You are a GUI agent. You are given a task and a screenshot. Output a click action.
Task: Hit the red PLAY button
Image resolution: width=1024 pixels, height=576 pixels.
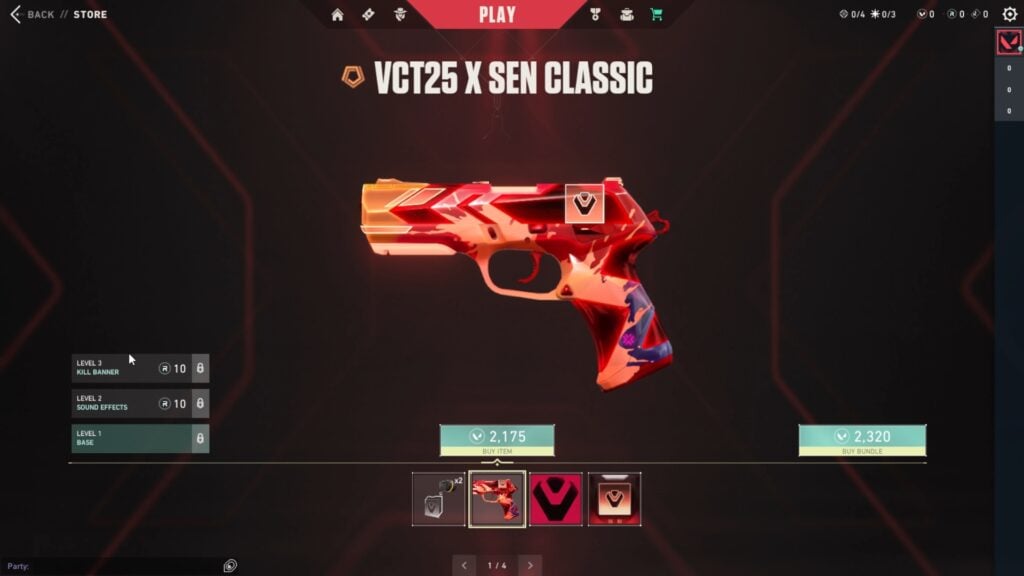(497, 14)
